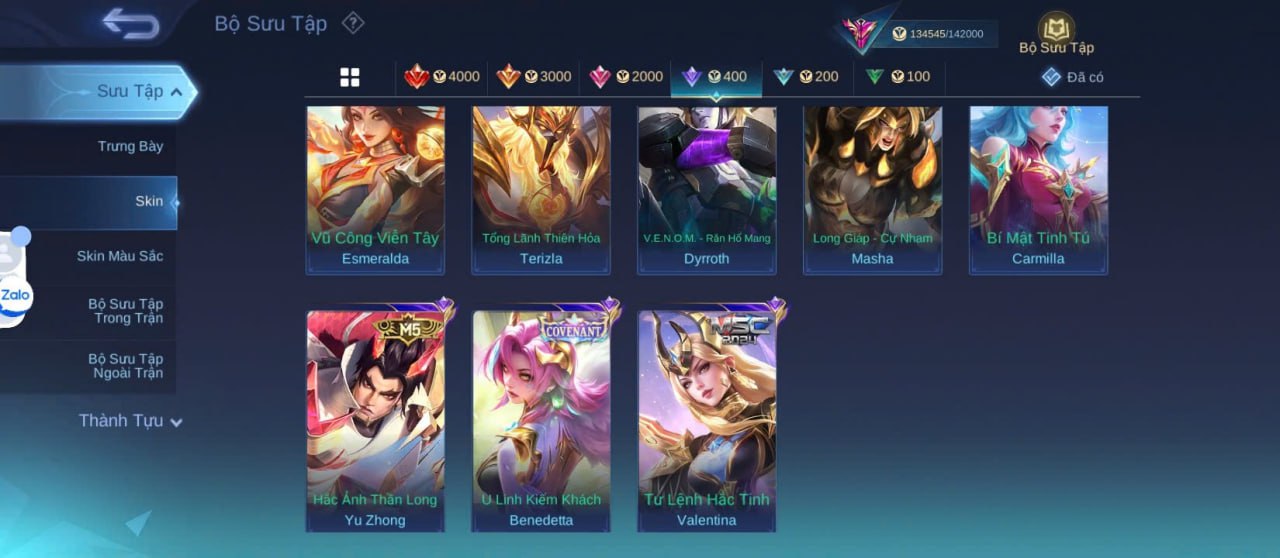Image resolution: width=1280 pixels, height=558 pixels.
Task: Open the collection help question mark
Action: 353,23
